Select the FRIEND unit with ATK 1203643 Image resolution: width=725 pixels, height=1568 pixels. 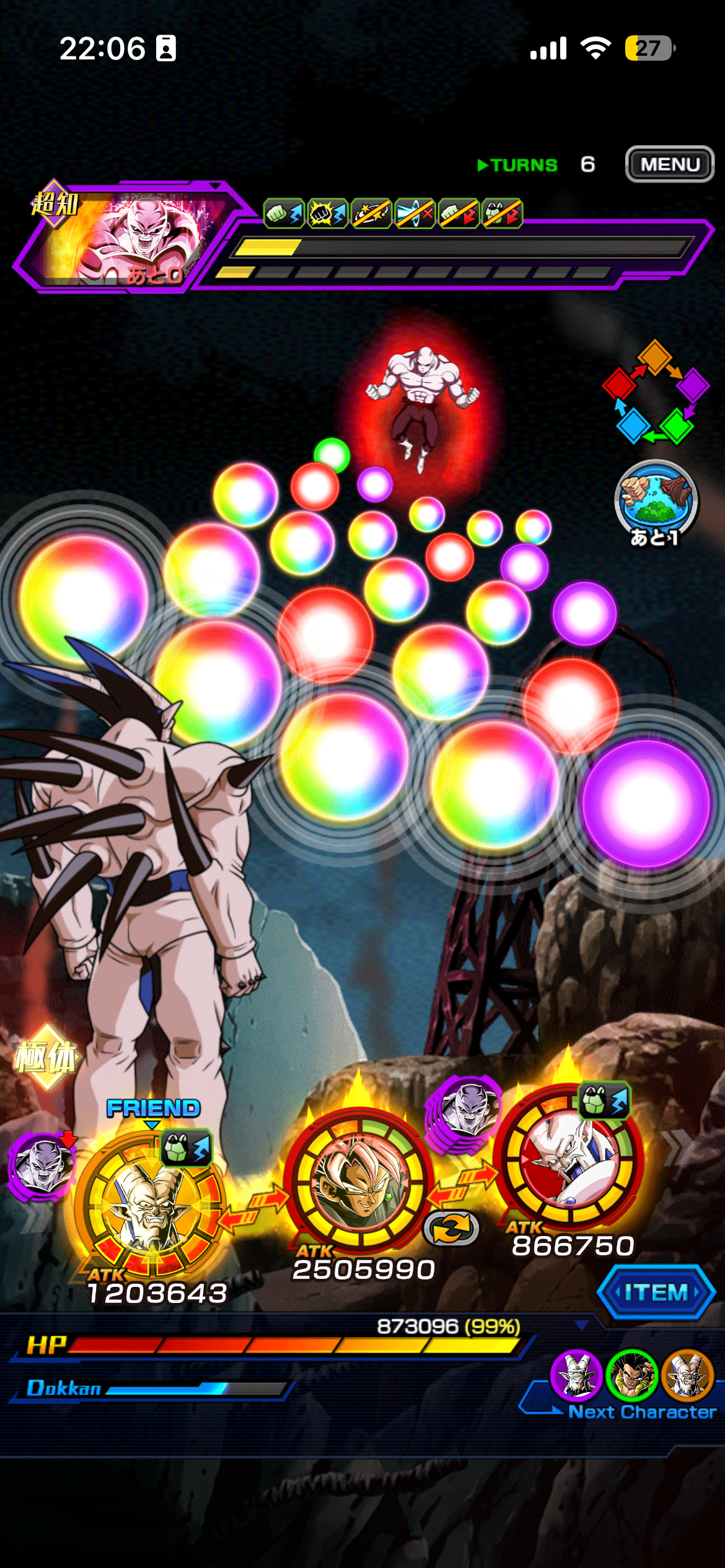pyautogui.click(x=149, y=1204)
